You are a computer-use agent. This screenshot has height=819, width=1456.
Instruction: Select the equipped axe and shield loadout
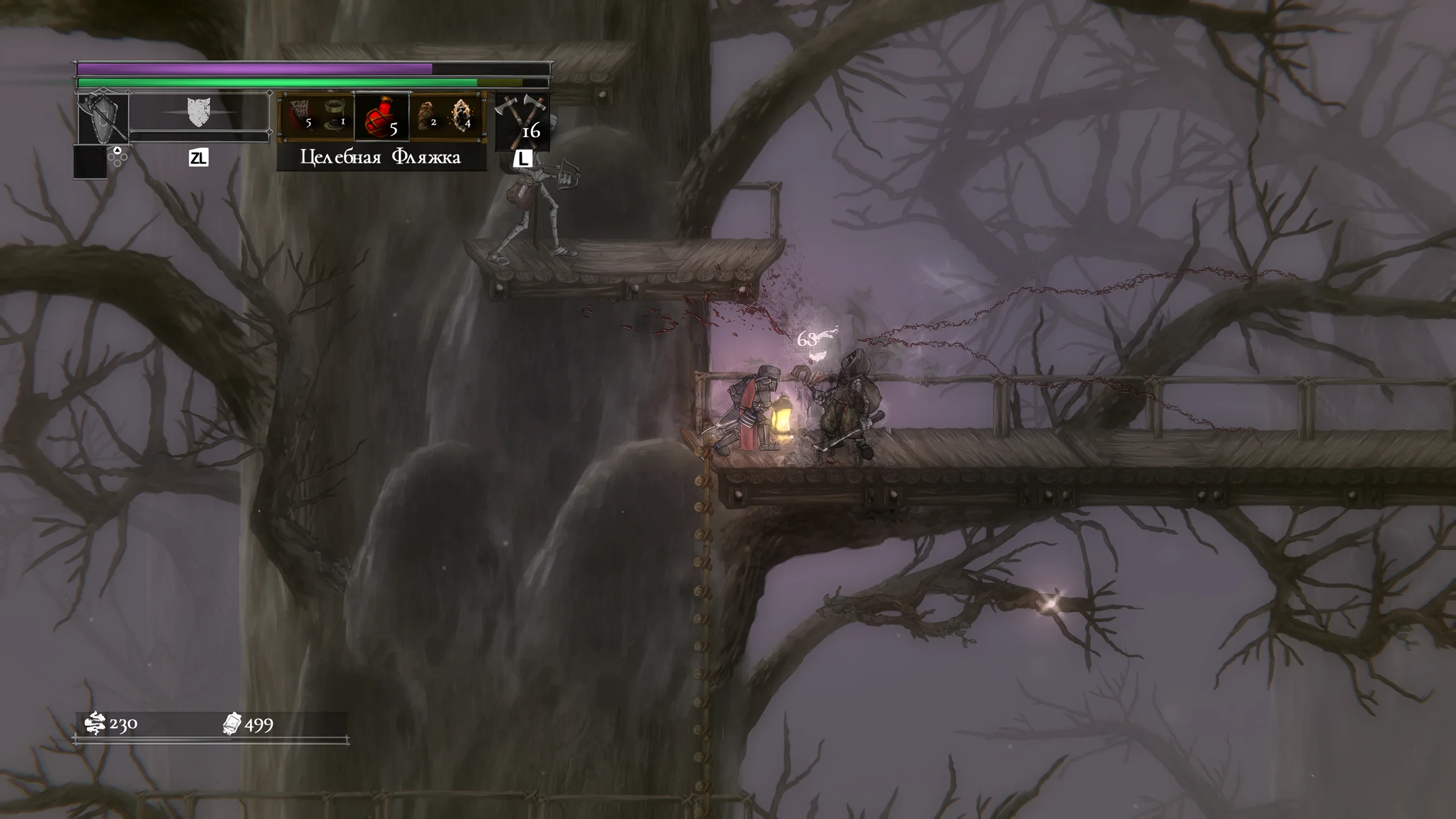point(104,119)
